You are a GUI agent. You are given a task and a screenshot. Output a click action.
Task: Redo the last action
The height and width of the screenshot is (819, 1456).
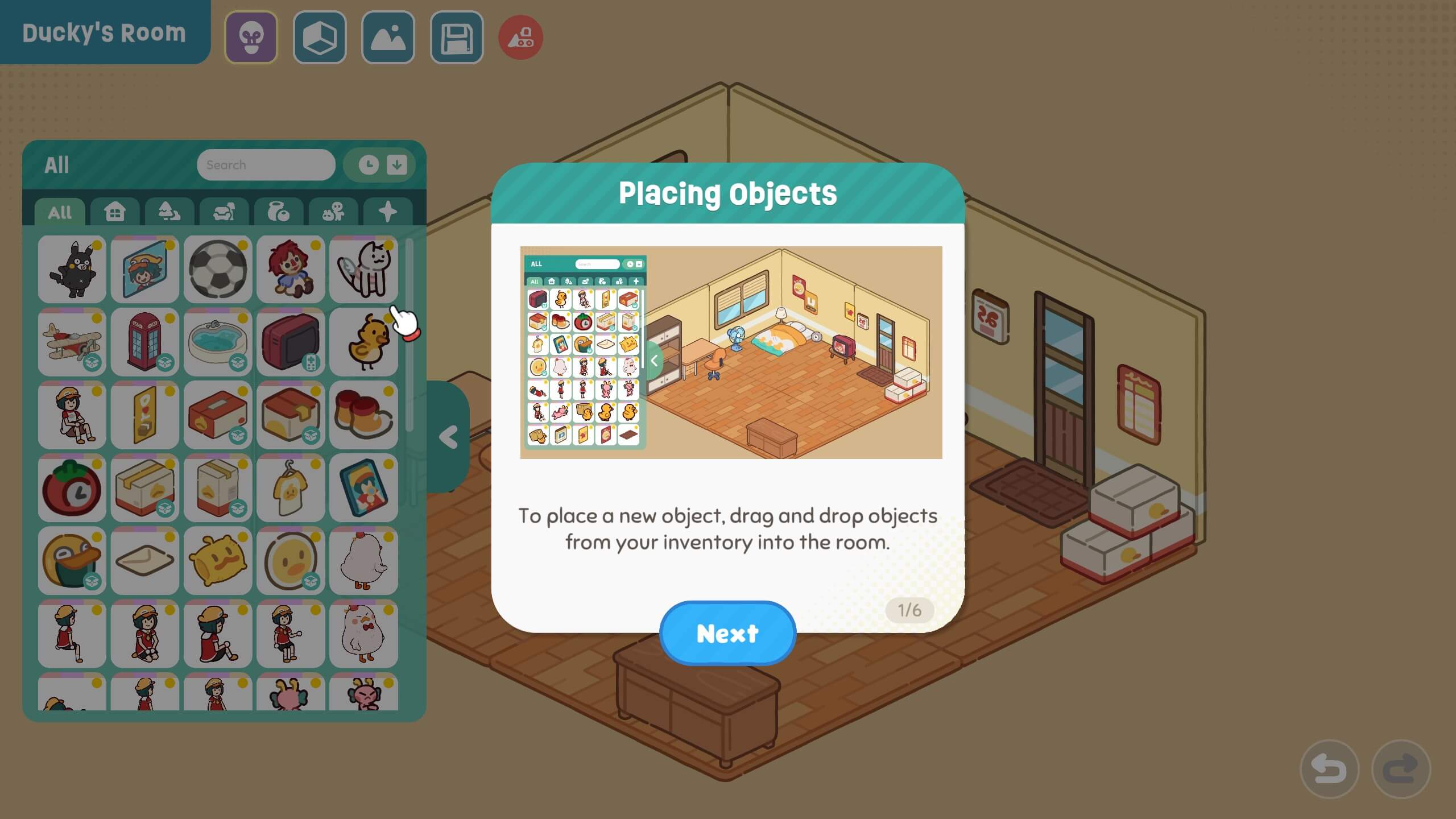tap(1401, 769)
